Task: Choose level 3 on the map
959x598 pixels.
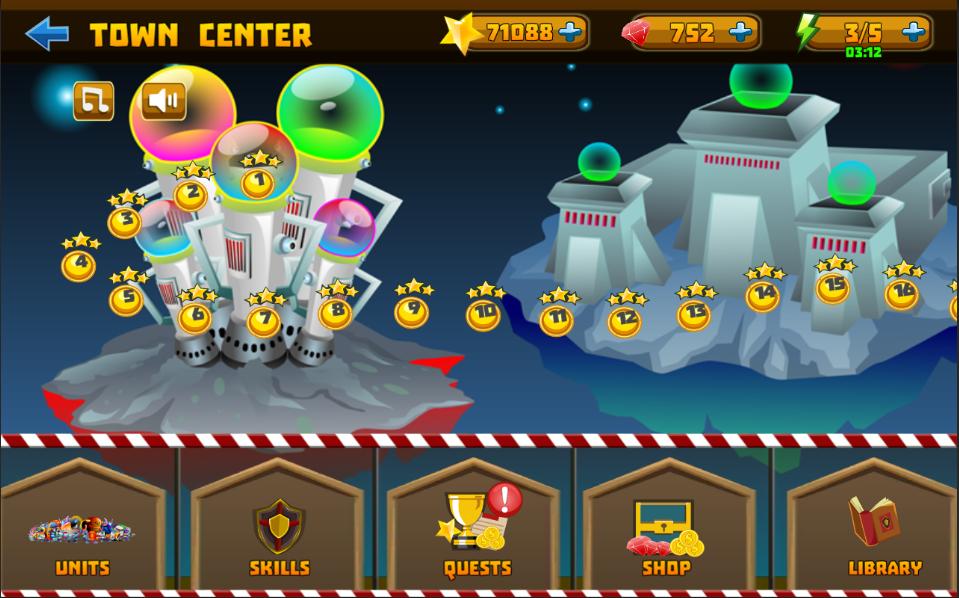Action: point(125,221)
